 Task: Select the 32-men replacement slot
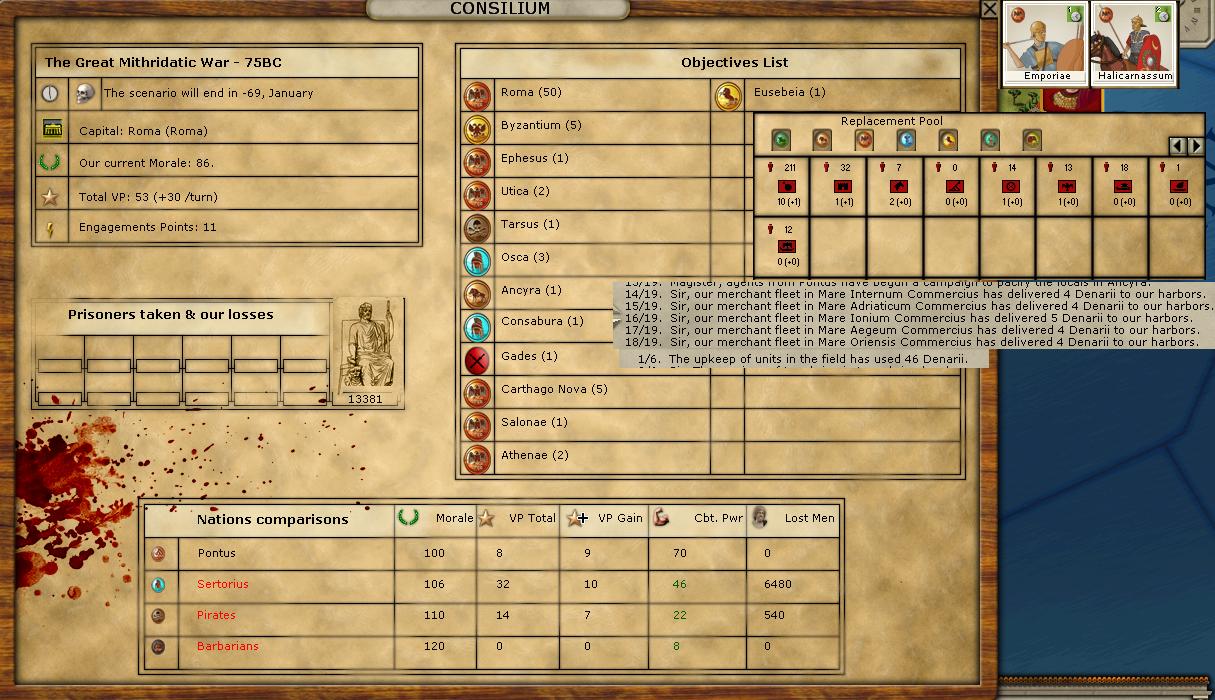coord(838,185)
